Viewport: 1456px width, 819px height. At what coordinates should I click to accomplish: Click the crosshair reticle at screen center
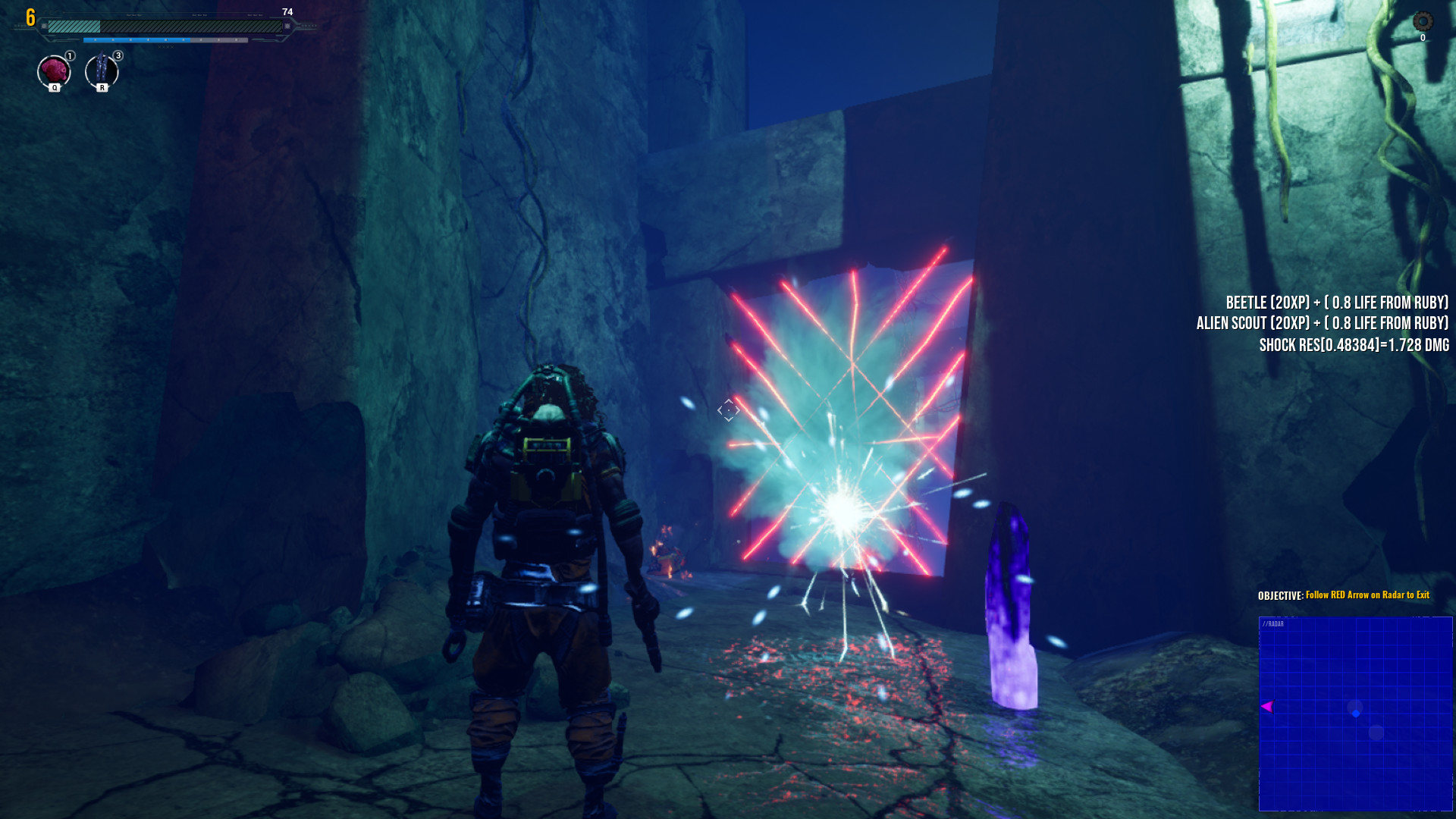point(727,410)
